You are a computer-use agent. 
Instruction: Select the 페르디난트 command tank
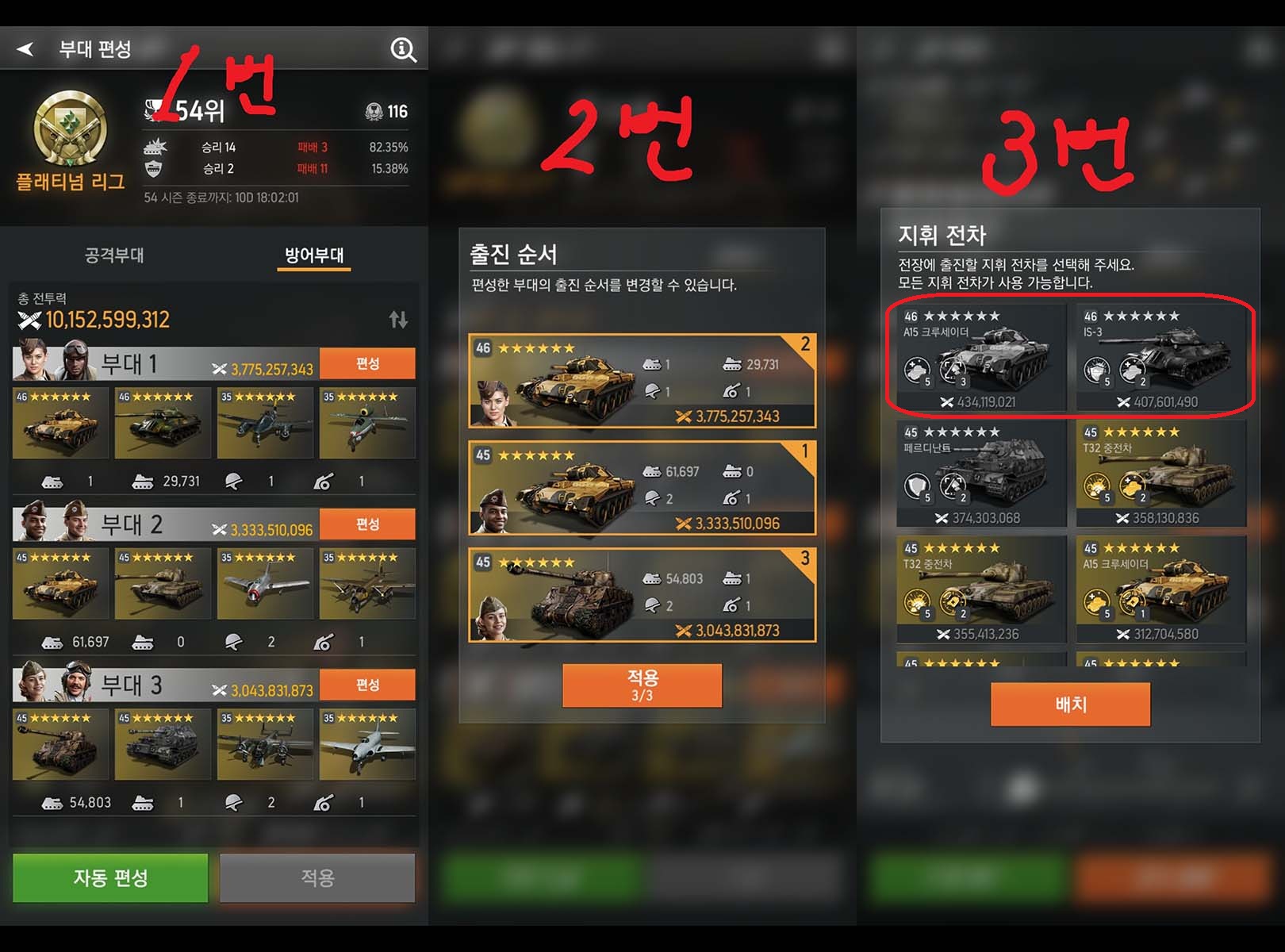pyautogui.click(x=981, y=474)
